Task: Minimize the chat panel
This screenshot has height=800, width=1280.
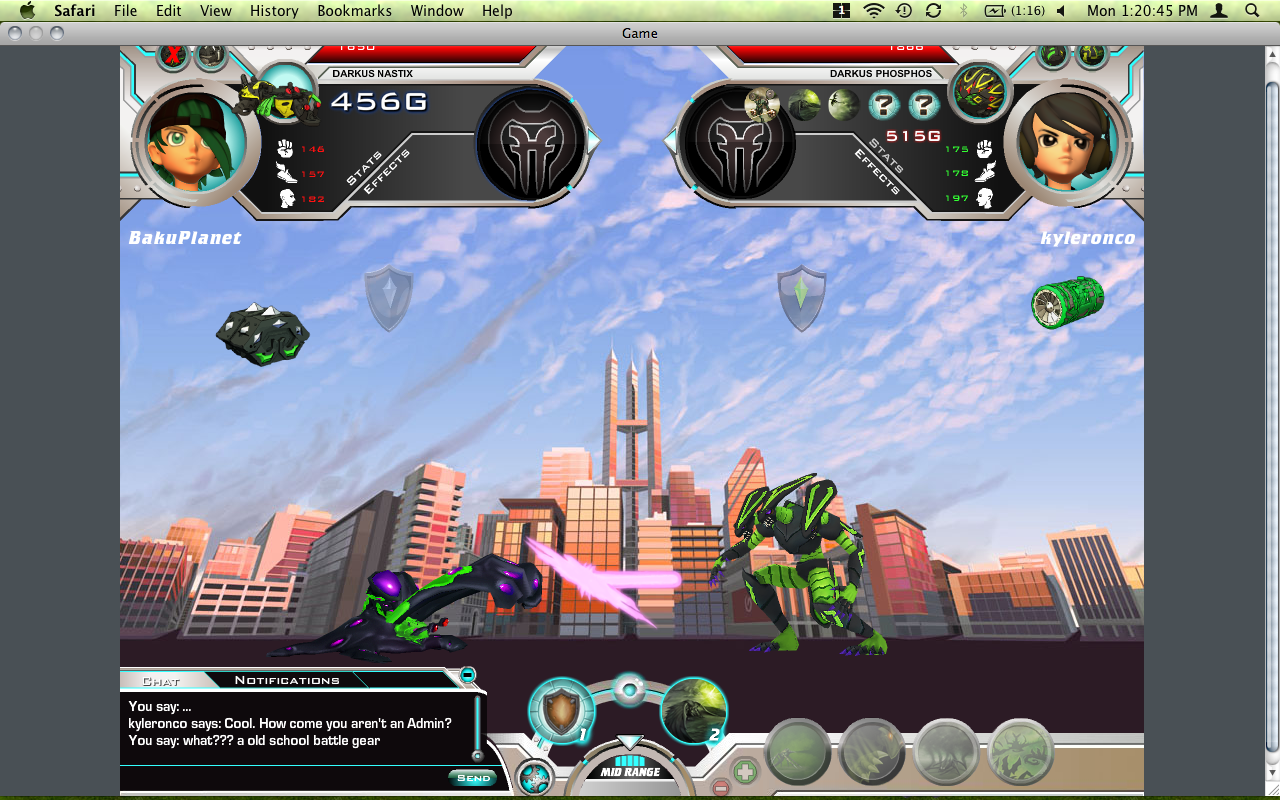Action: click(x=467, y=675)
